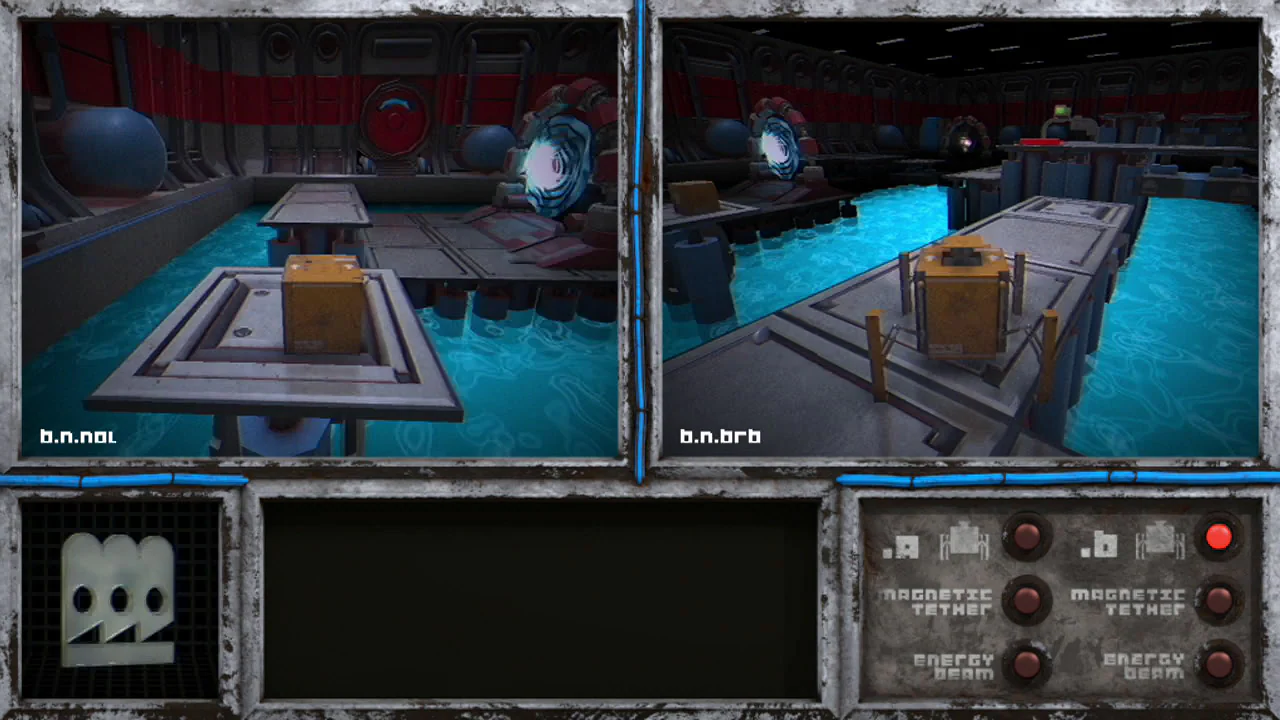The width and height of the screenshot is (1280, 720).
Task: Select the b.n.nol camera feed label
Action: pos(78,436)
